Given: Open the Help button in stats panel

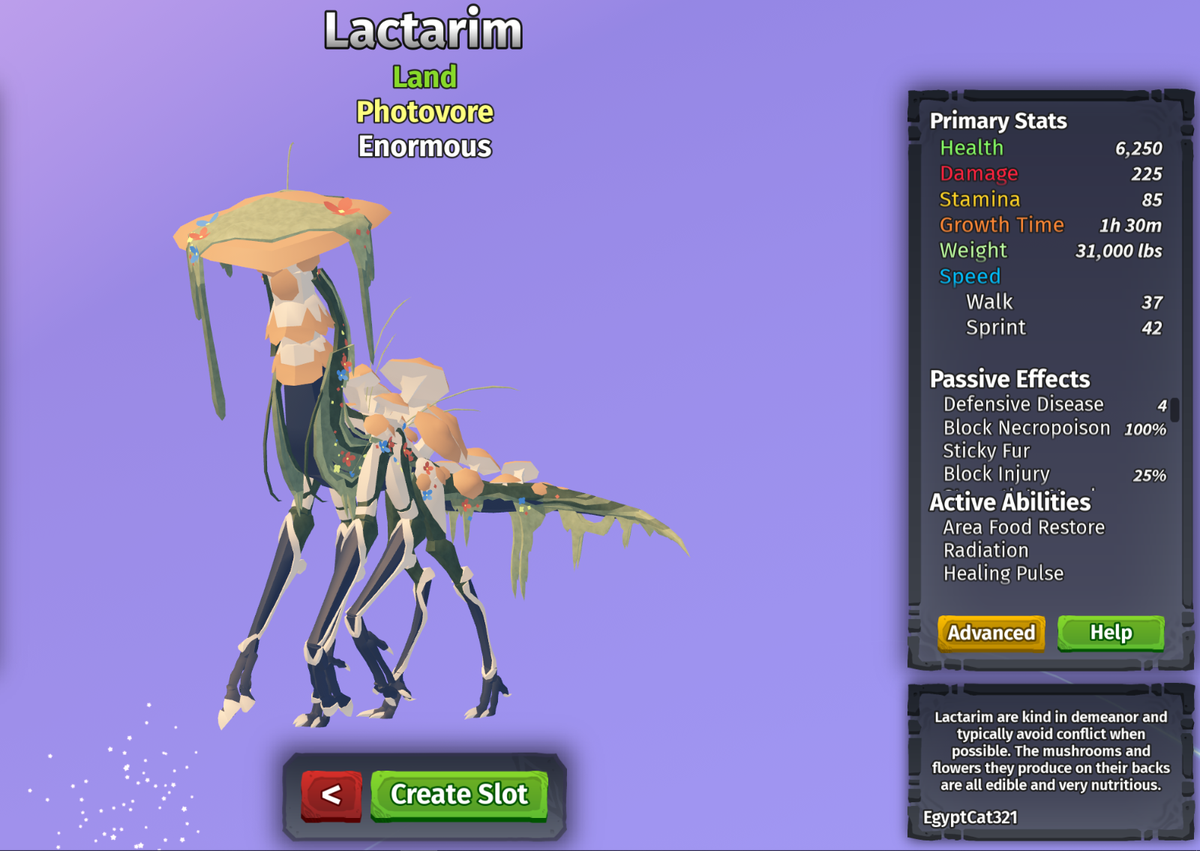Looking at the screenshot, I should [x=1110, y=633].
